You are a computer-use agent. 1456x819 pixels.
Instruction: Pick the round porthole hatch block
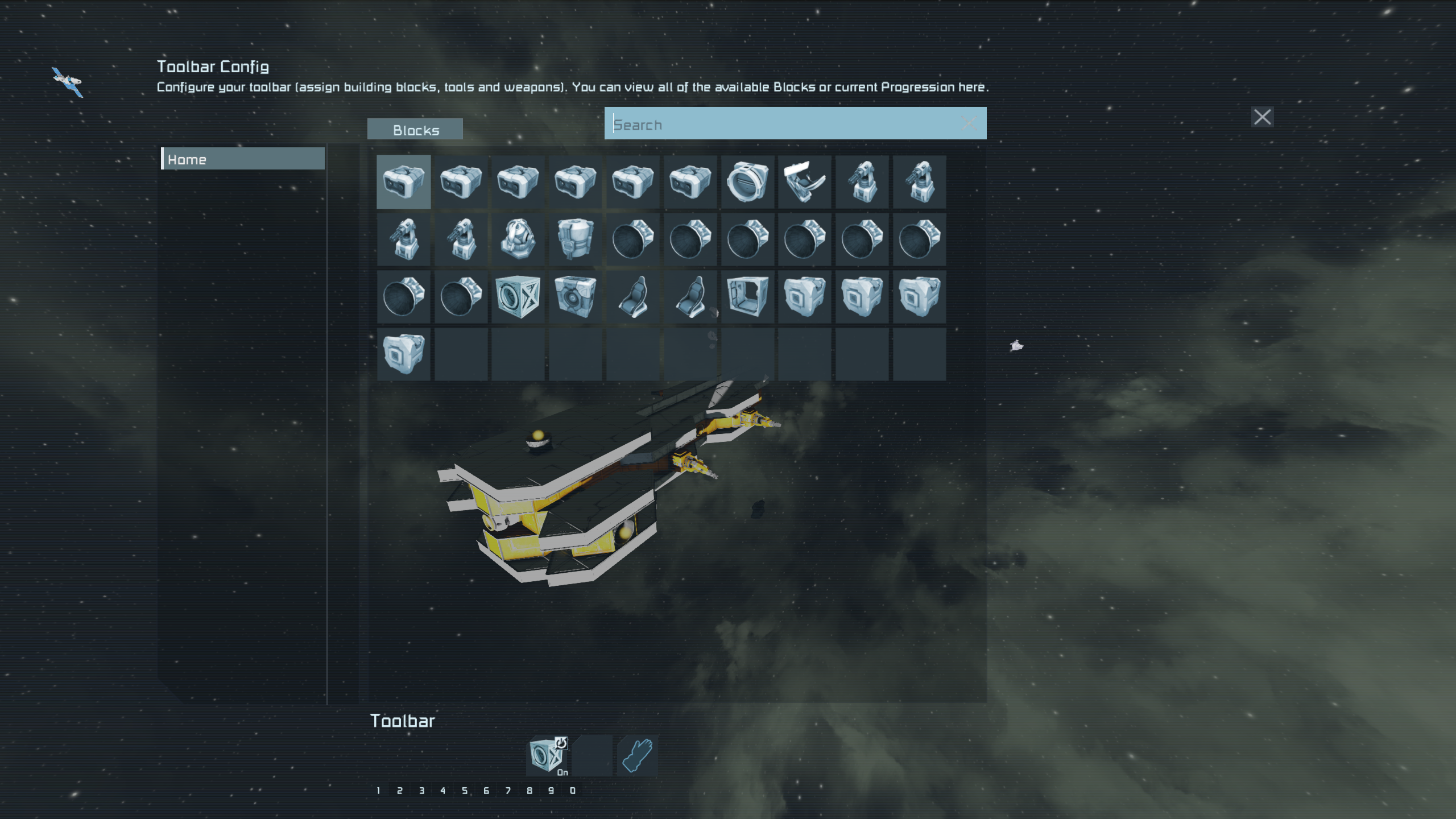click(747, 182)
